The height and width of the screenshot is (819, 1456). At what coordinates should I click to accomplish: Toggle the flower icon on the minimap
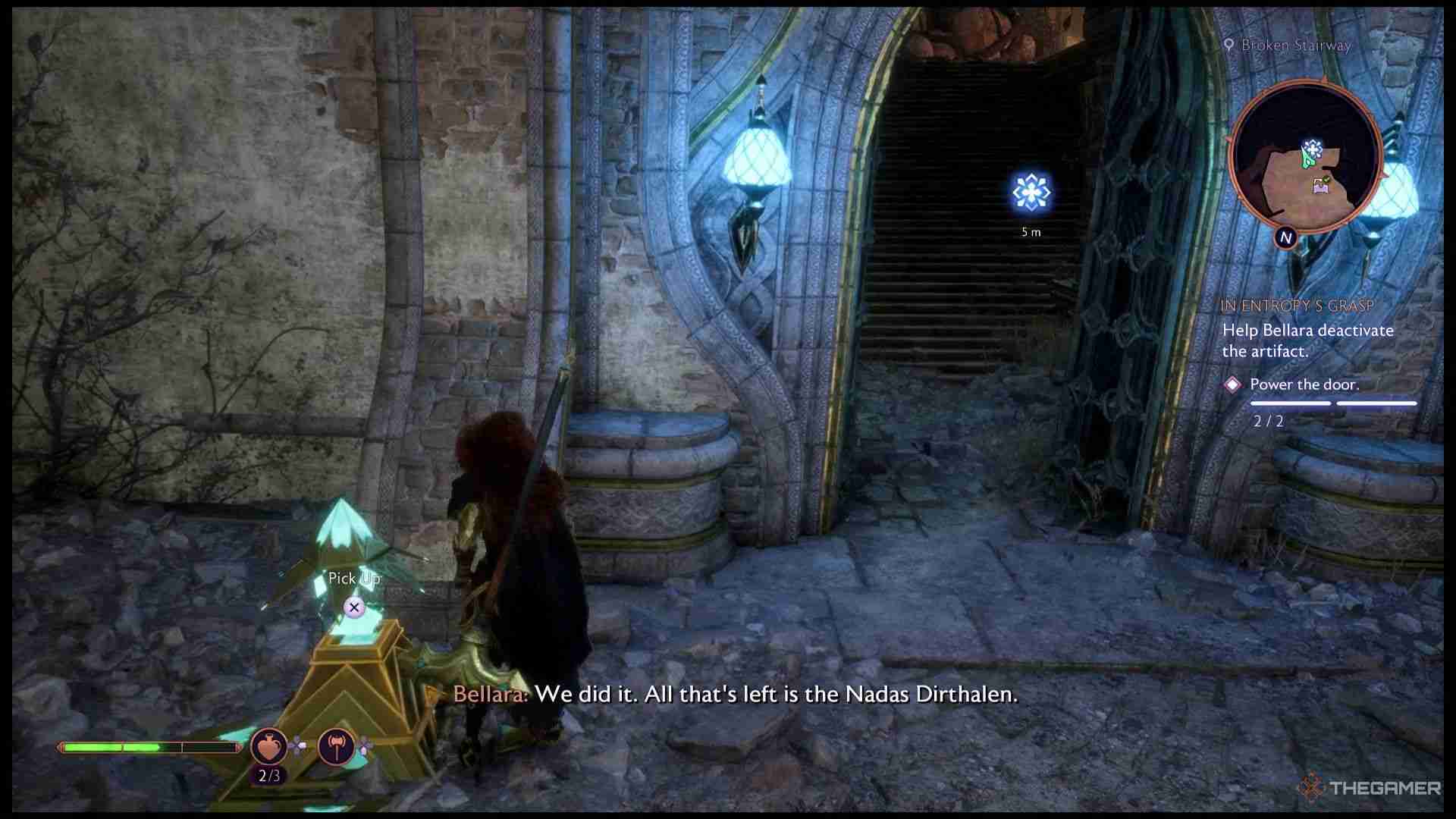[1313, 147]
